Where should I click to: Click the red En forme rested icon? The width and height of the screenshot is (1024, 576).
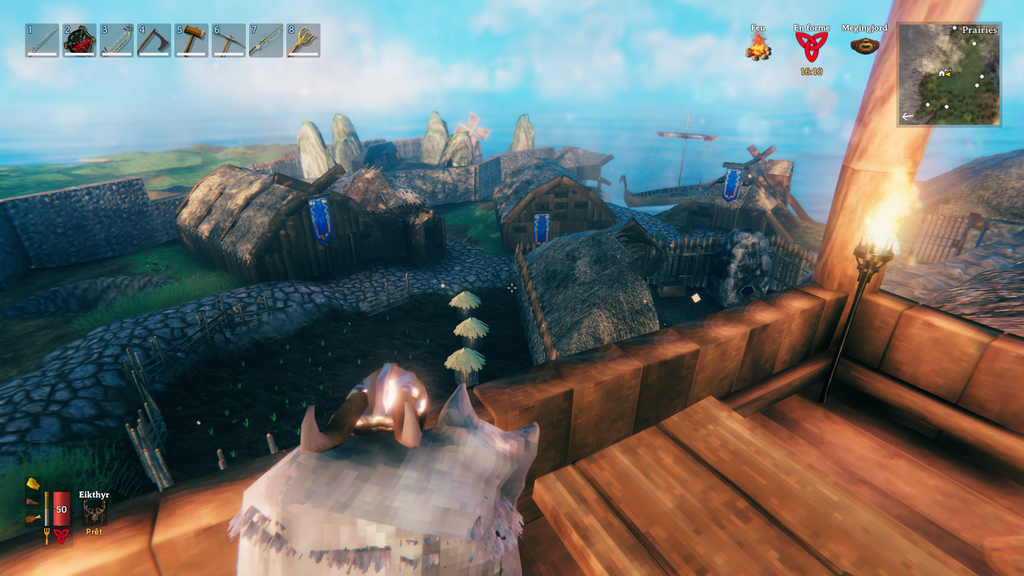(x=811, y=47)
